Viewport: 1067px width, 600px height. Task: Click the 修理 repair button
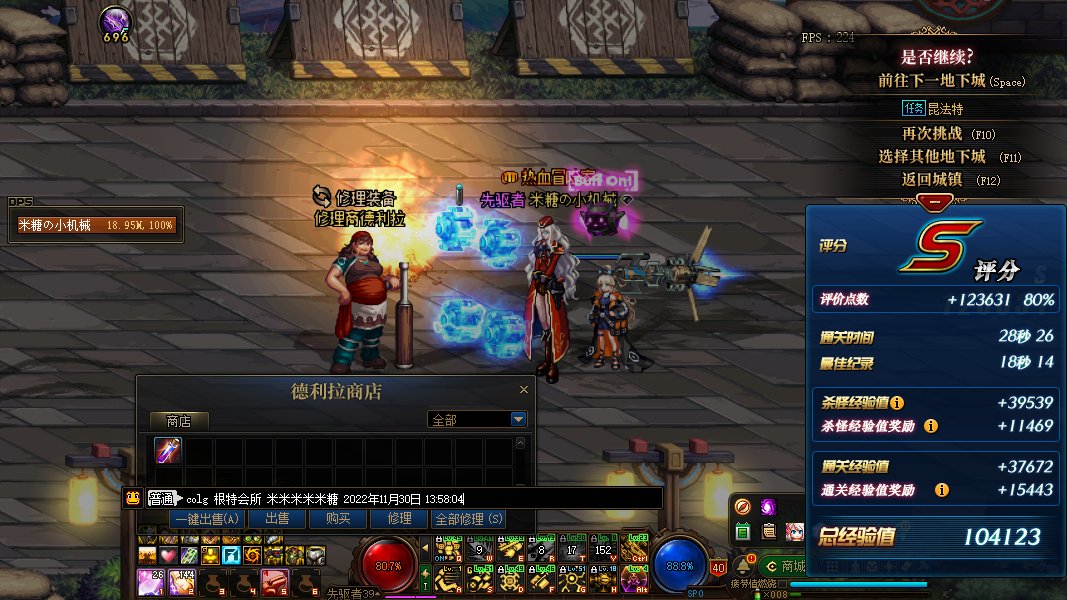399,519
